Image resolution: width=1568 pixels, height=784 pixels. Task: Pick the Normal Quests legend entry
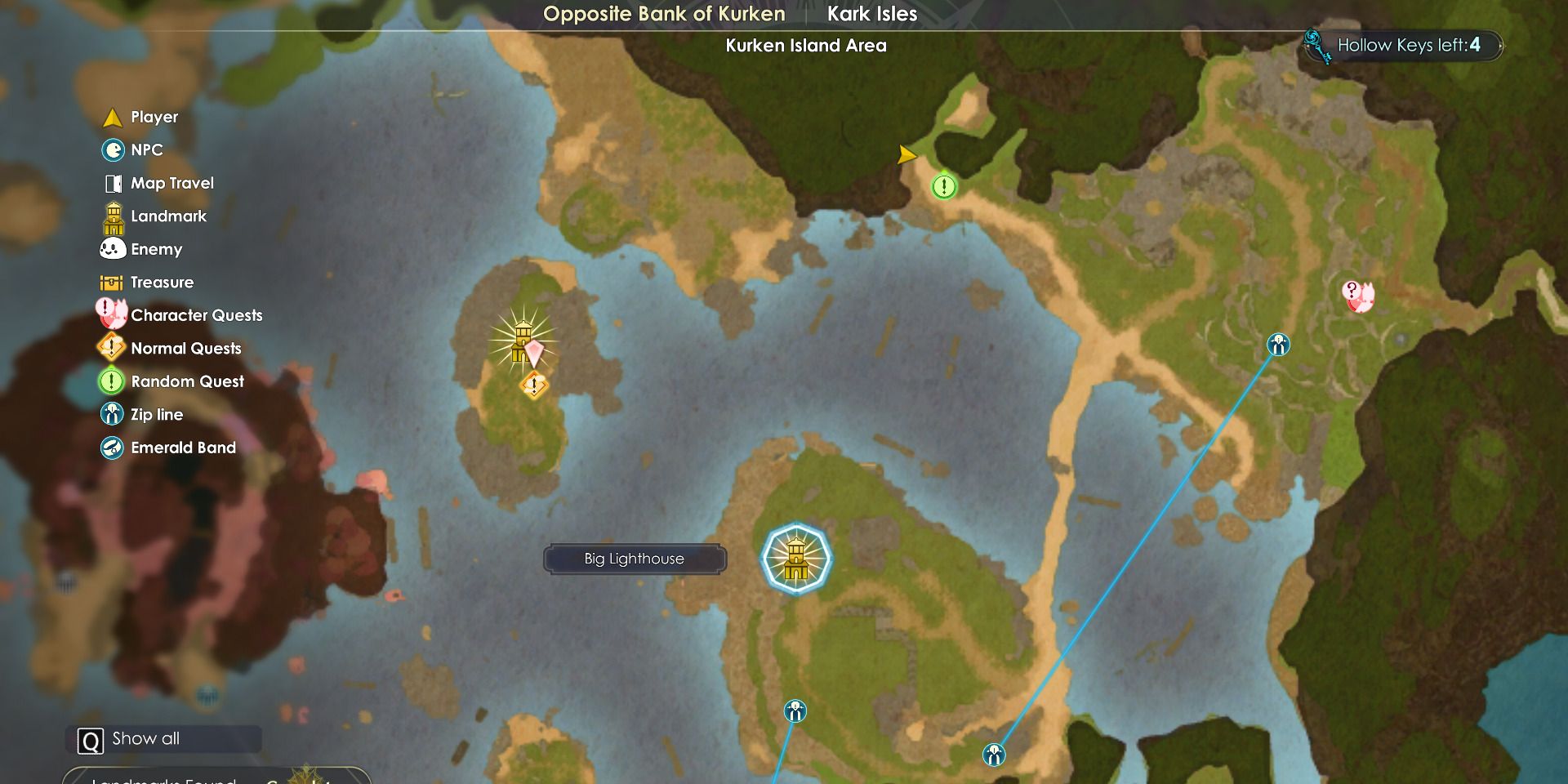coord(185,349)
